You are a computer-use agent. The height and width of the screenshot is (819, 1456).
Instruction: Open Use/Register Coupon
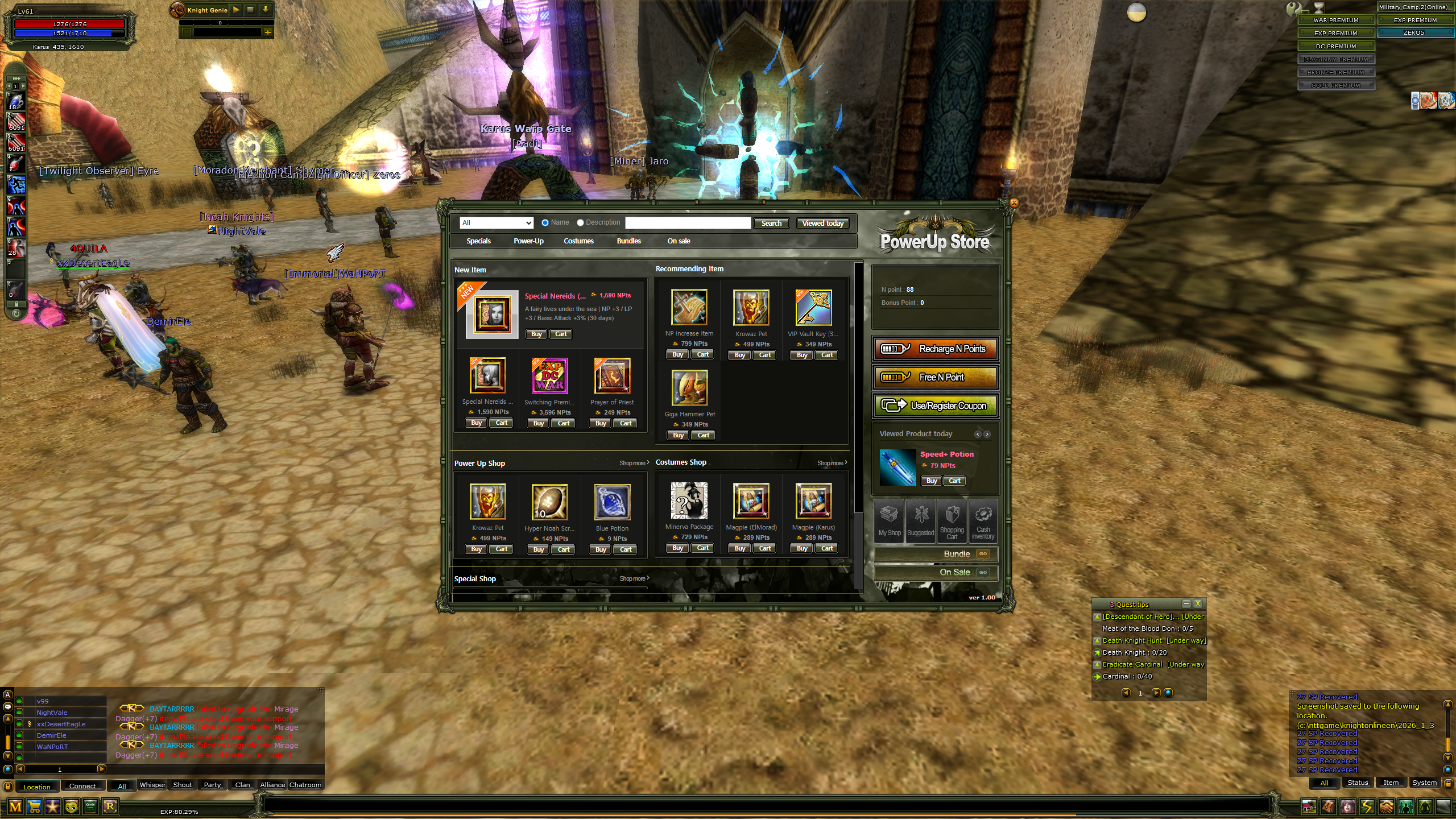tap(935, 406)
